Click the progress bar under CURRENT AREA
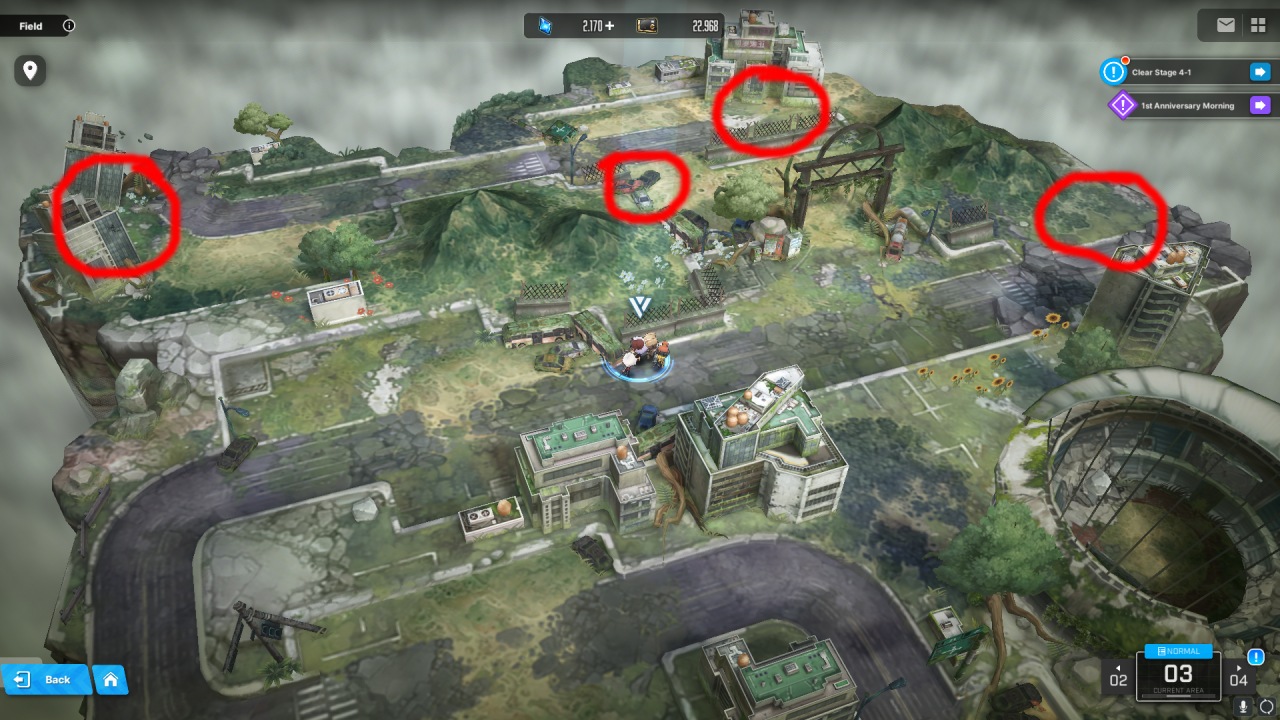The height and width of the screenshot is (720, 1280). tap(1179, 695)
